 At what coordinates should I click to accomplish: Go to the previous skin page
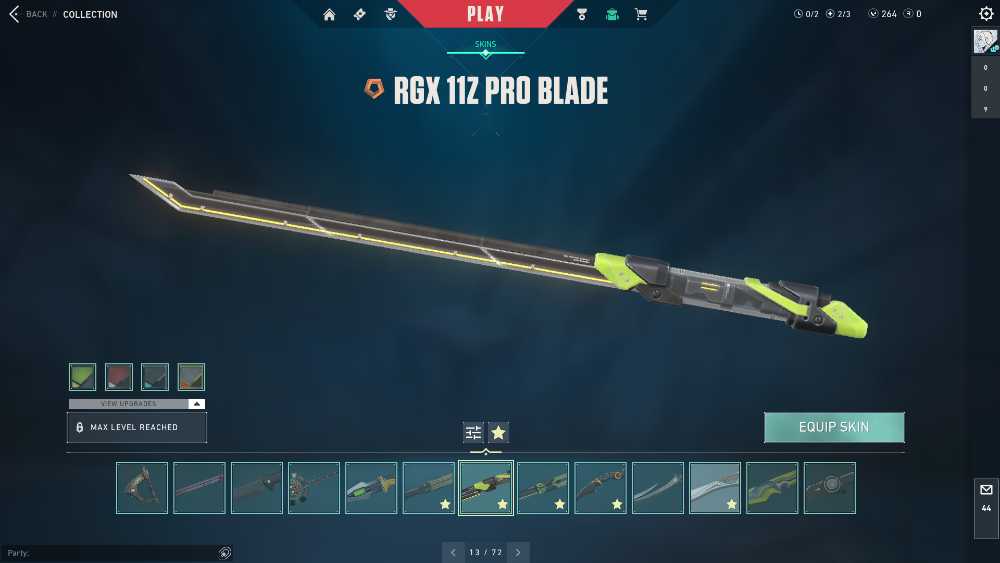tap(453, 552)
